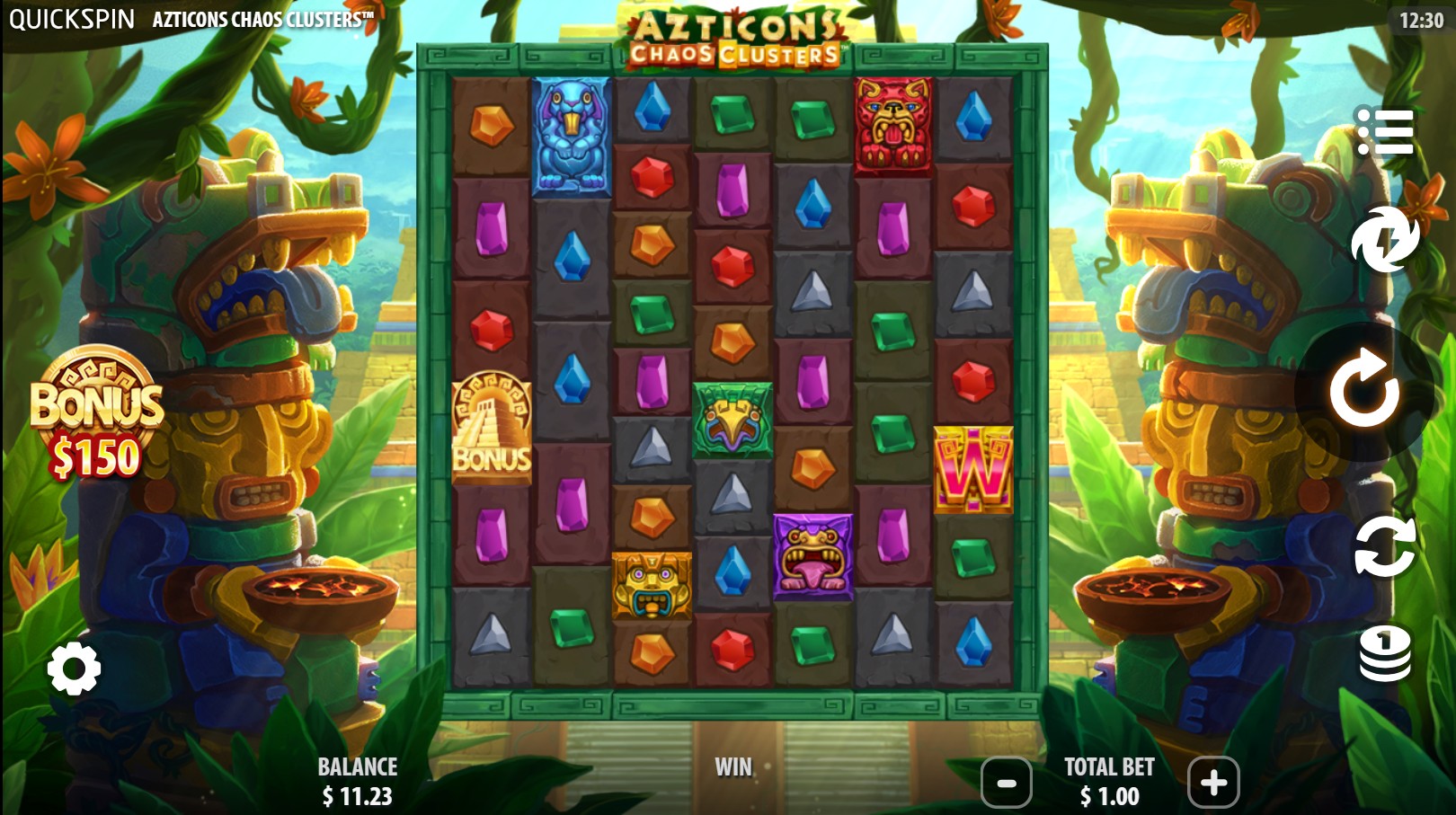
Task: Increase Total Bet with the plus button
Action: [1214, 783]
